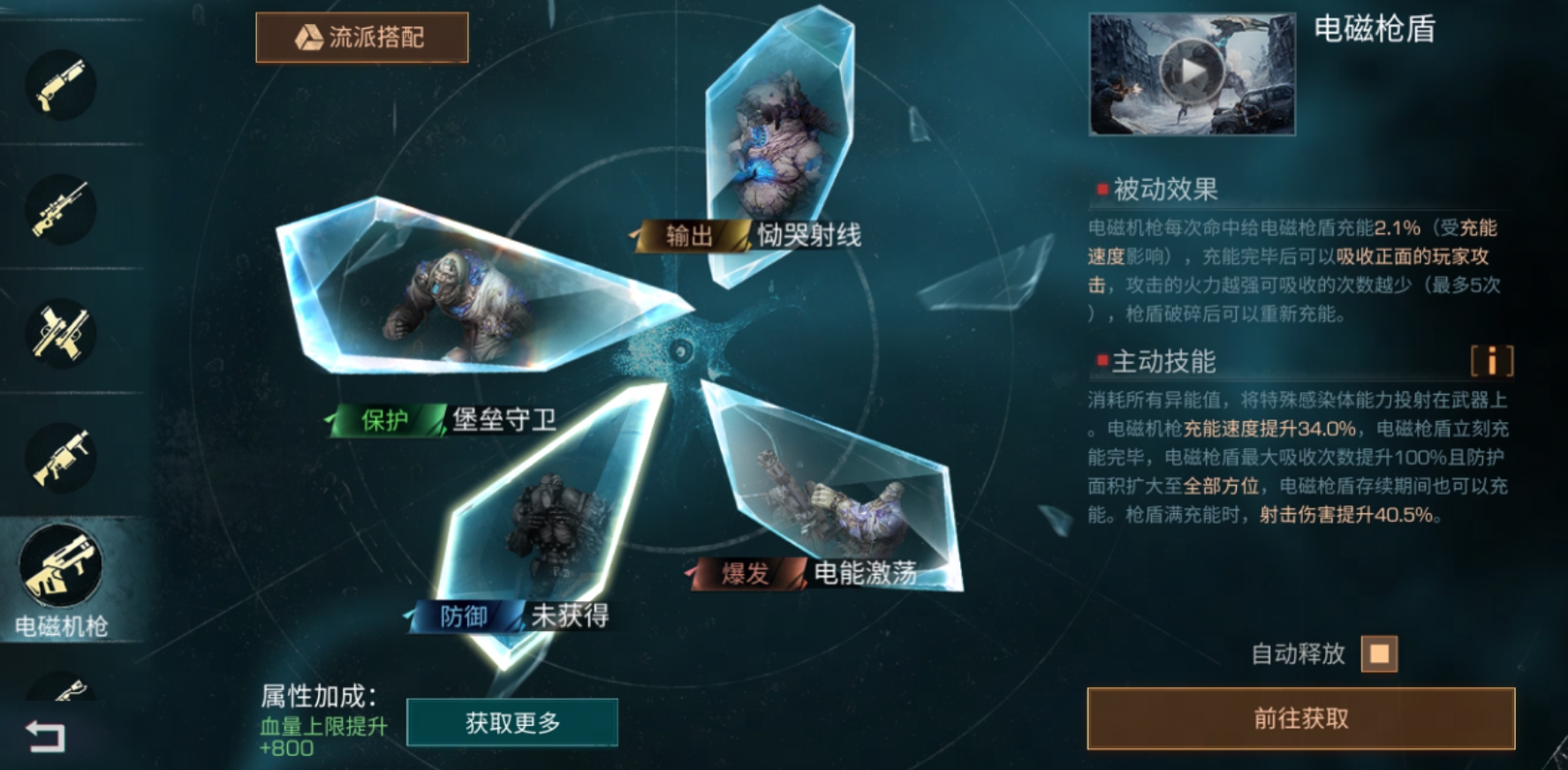Click the 获取更多 button
Image resolution: width=1568 pixels, height=770 pixels.
click(512, 721)
